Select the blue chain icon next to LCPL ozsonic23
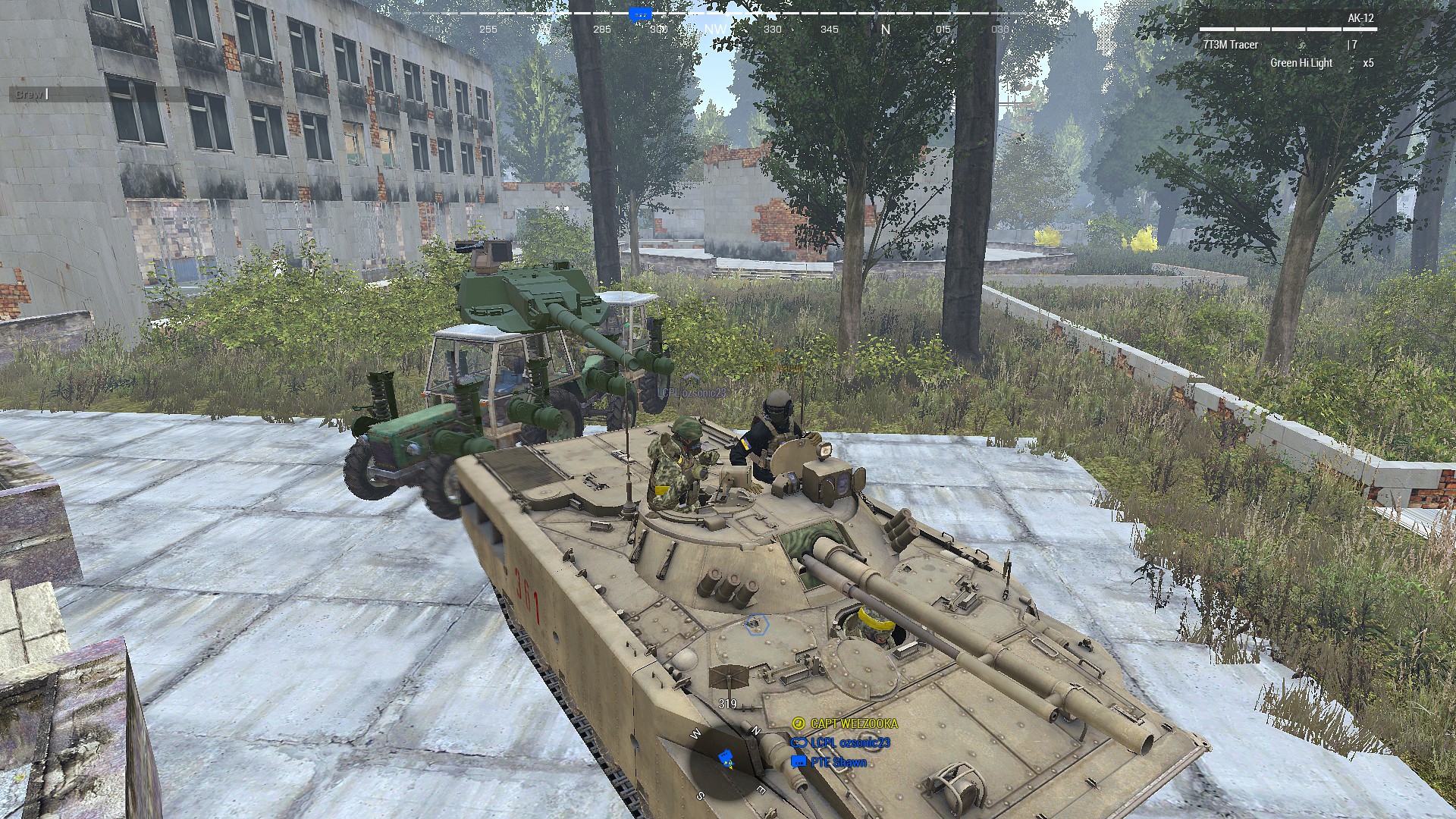This screenshot has width=1456, height=819. 799,744
